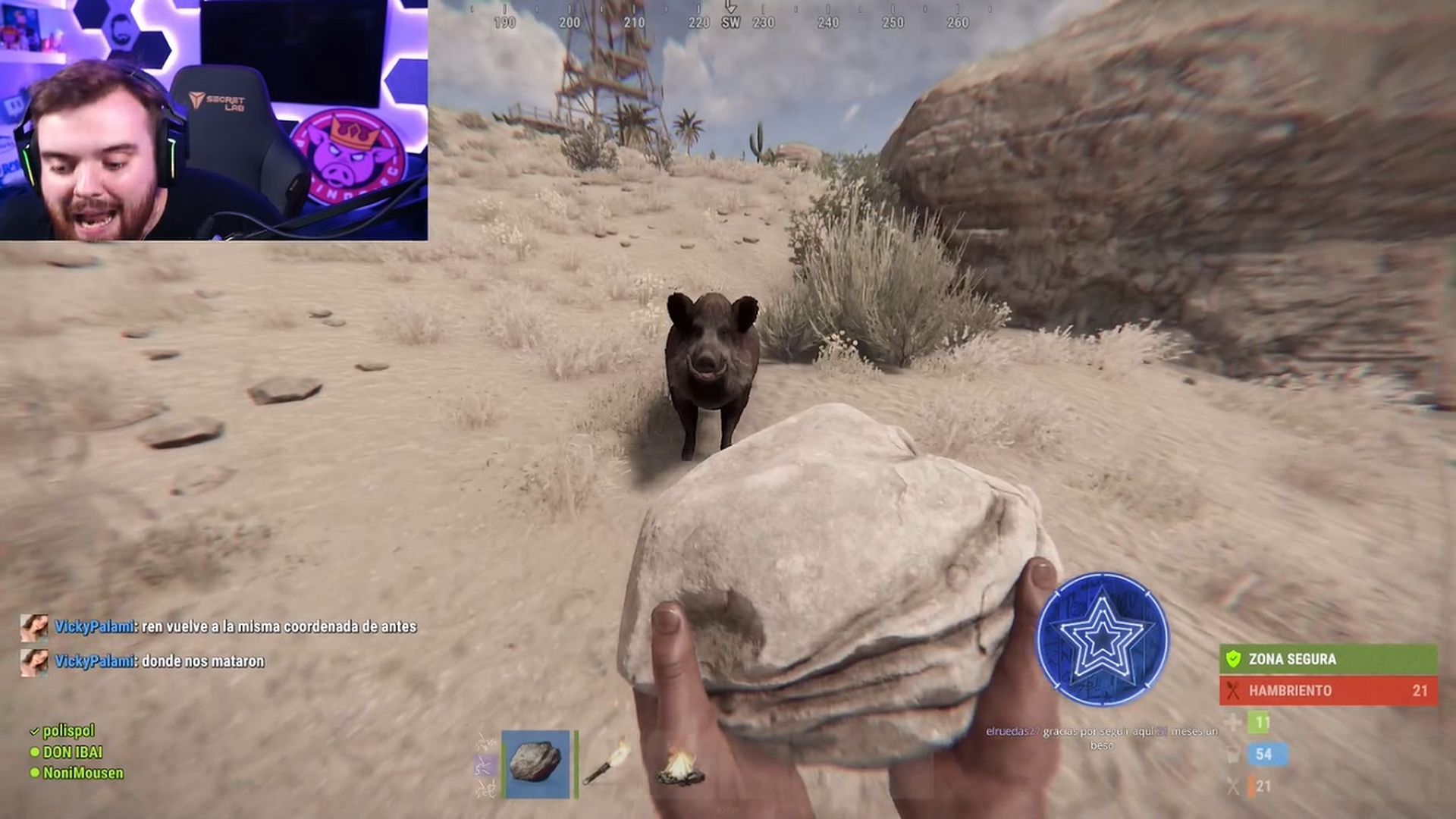Select team member polispol
Image resolution: width=1456 pixels, height=819 pixels.
[x=67, y=731]
